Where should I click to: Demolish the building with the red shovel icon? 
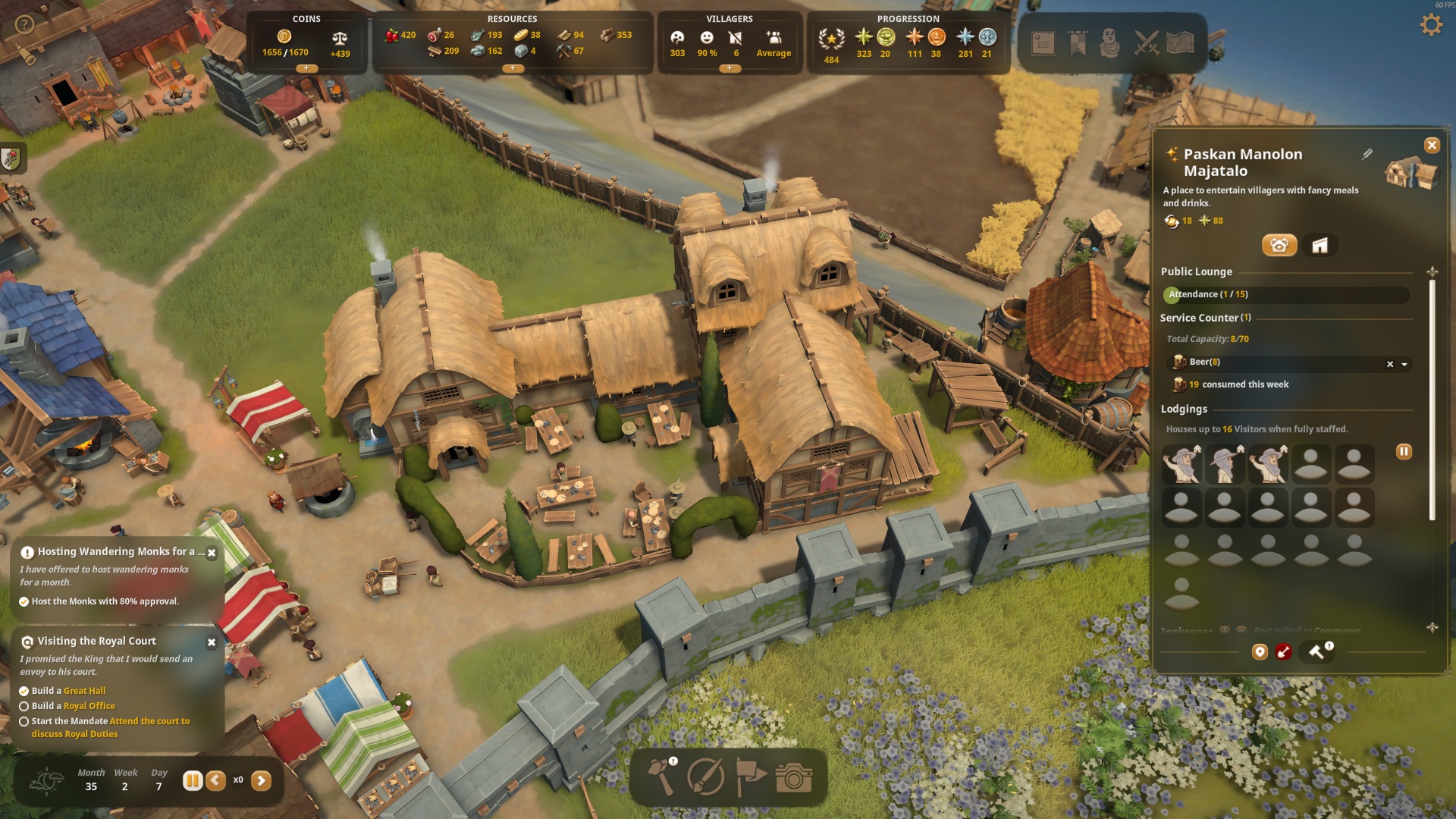[x=1283, y=651]
